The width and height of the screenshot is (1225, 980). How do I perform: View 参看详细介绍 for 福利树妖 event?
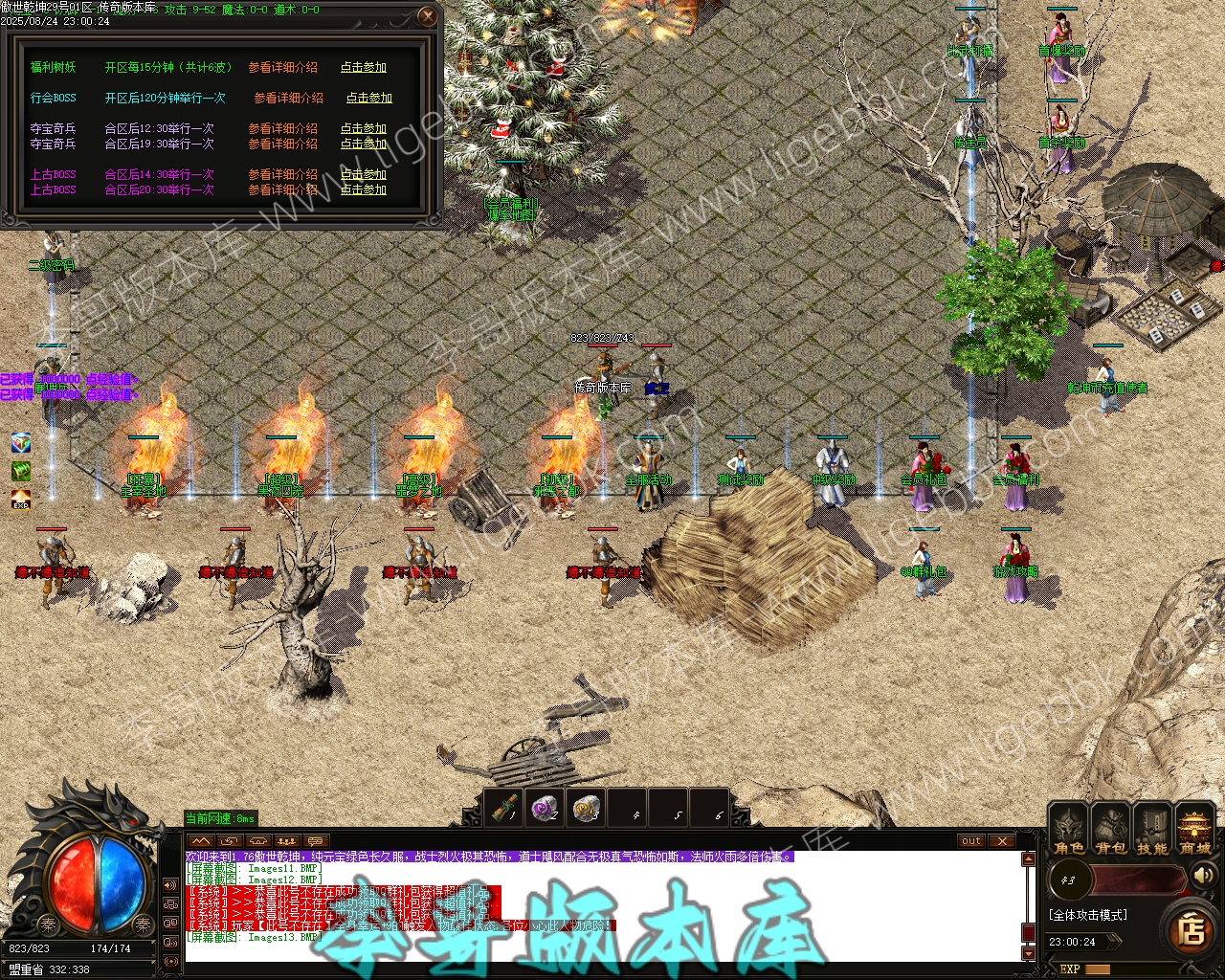click(282, 67)
